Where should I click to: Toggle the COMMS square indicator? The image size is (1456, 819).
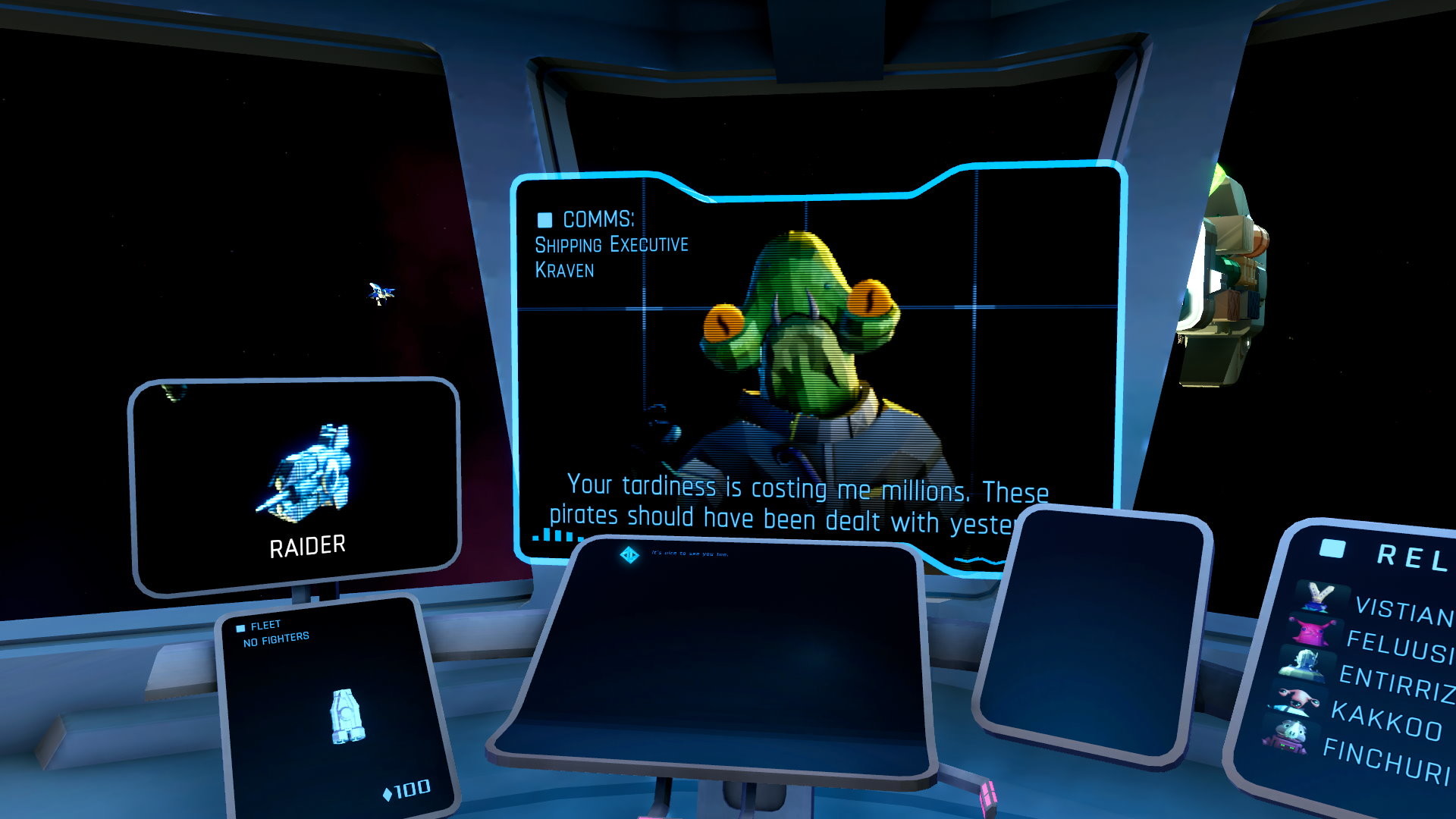(543, 221)
